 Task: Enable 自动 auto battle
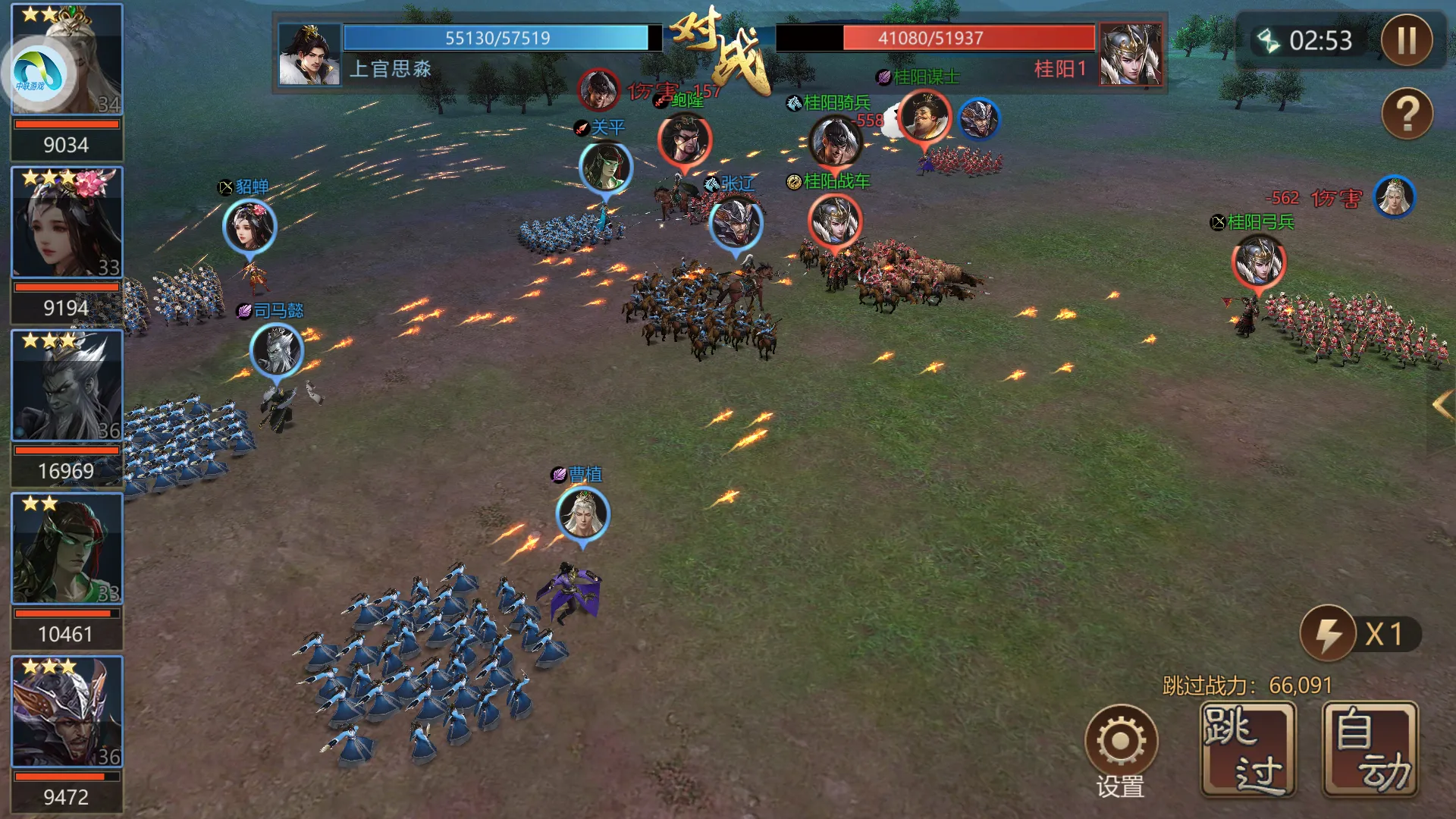[x=1370, y=749]
